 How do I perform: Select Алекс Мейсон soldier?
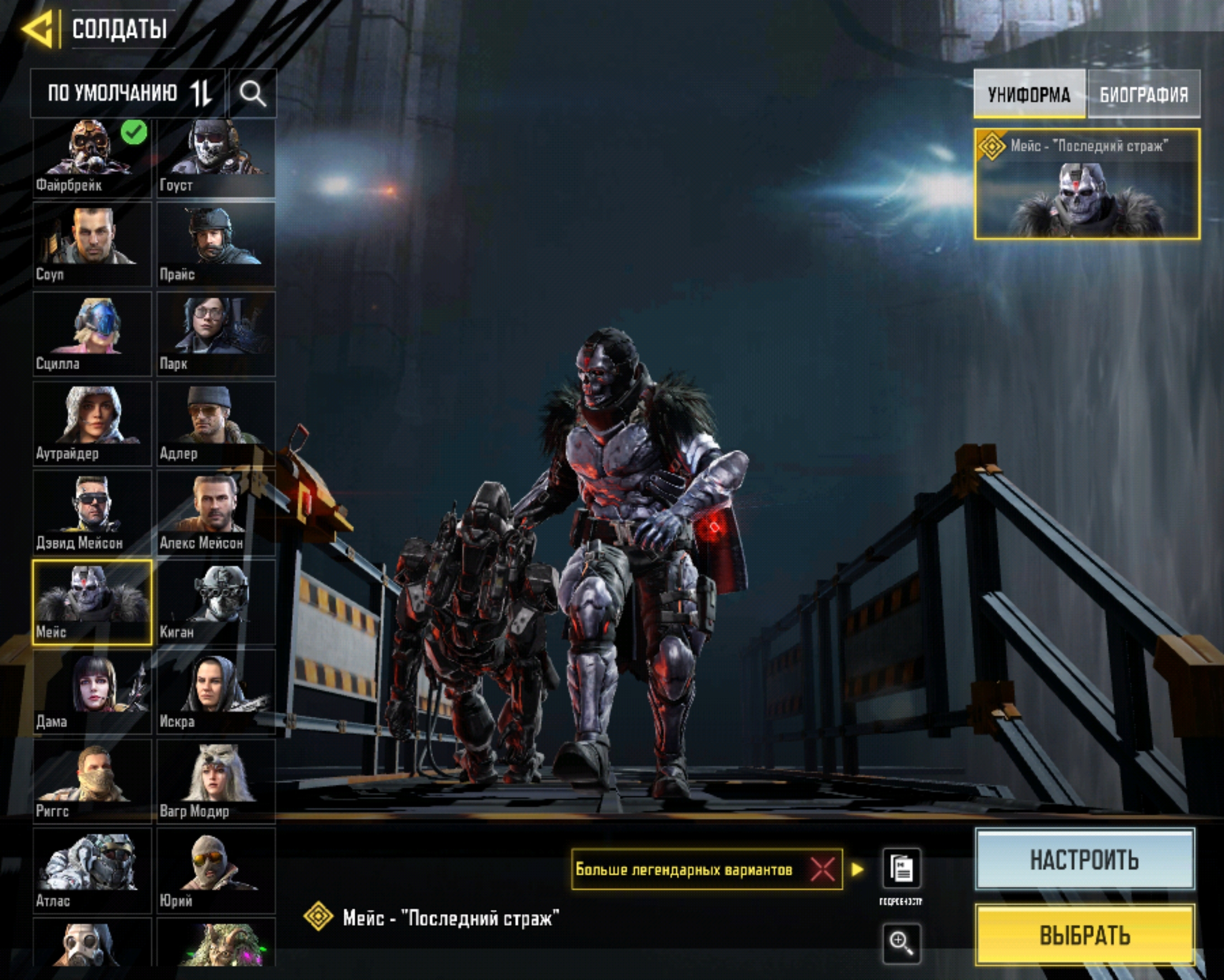[216, 513]
